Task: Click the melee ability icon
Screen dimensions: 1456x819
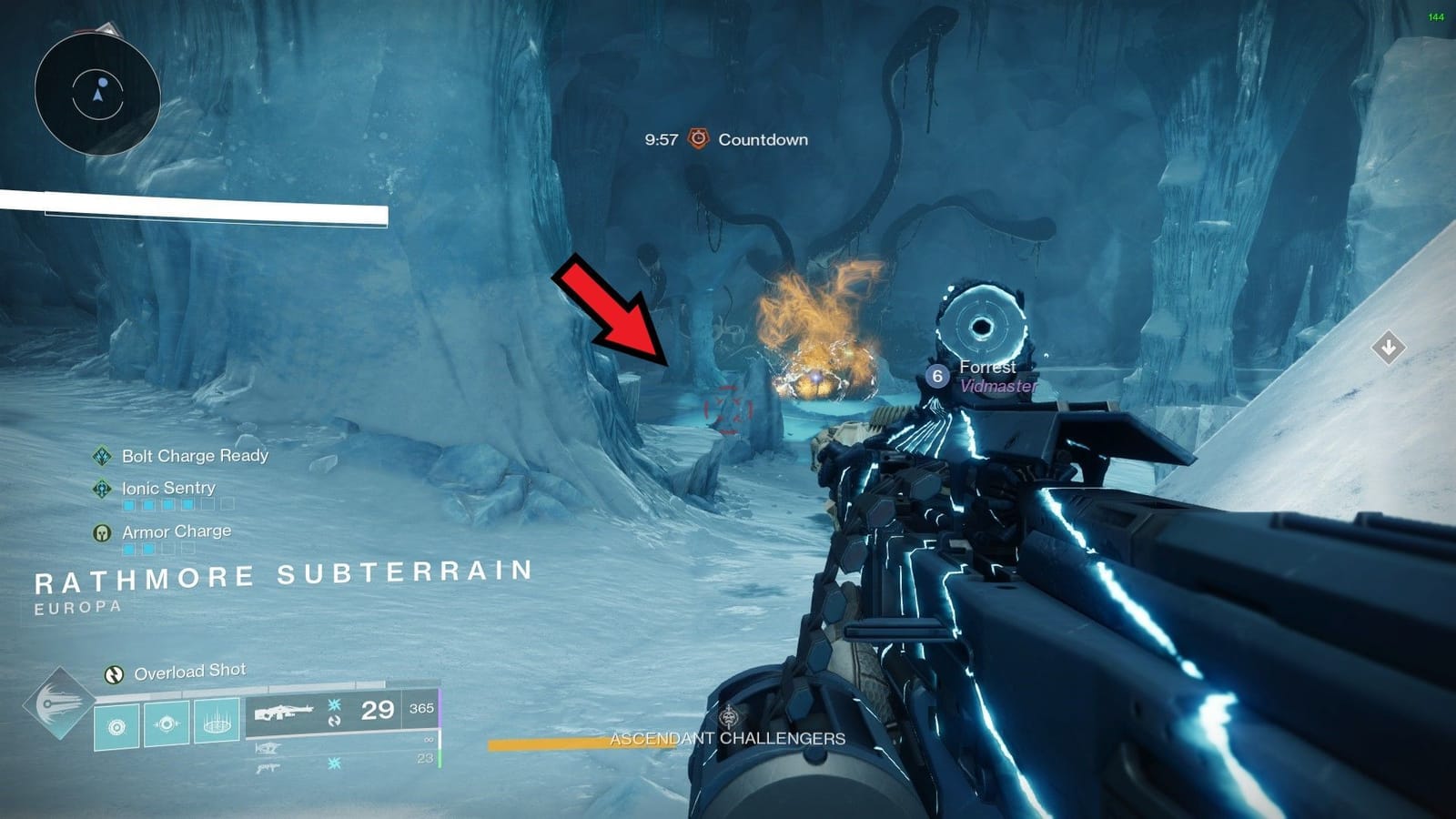Action: [x=166, y=722]
